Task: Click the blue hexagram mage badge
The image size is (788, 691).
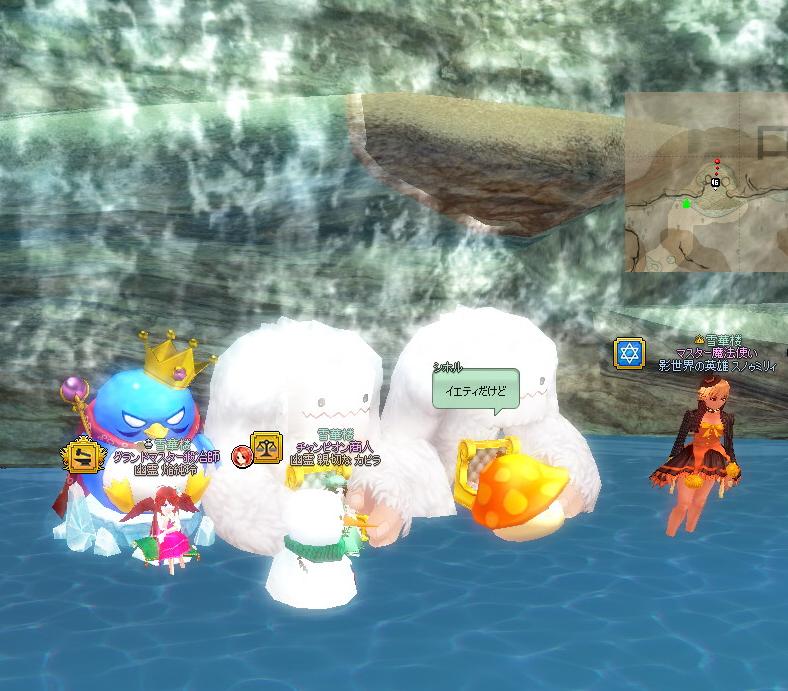Action: [630, 353]
